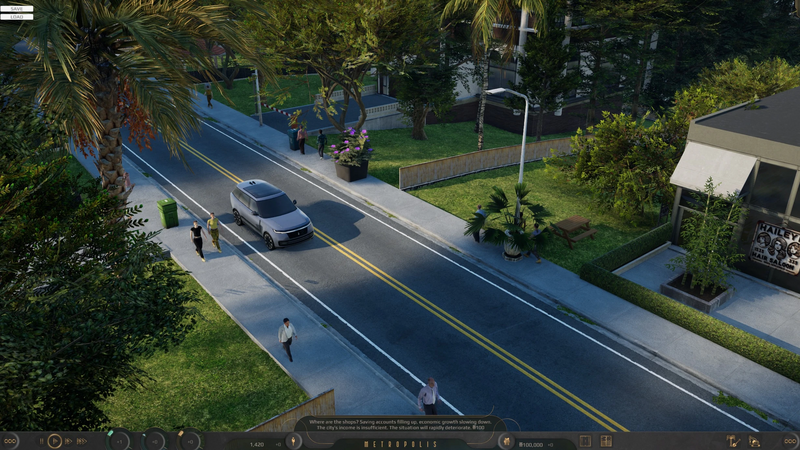This screenshot has height=450, width=800.
Task: Switch to fast-forward speed
Action: click(x=69, y=441)
